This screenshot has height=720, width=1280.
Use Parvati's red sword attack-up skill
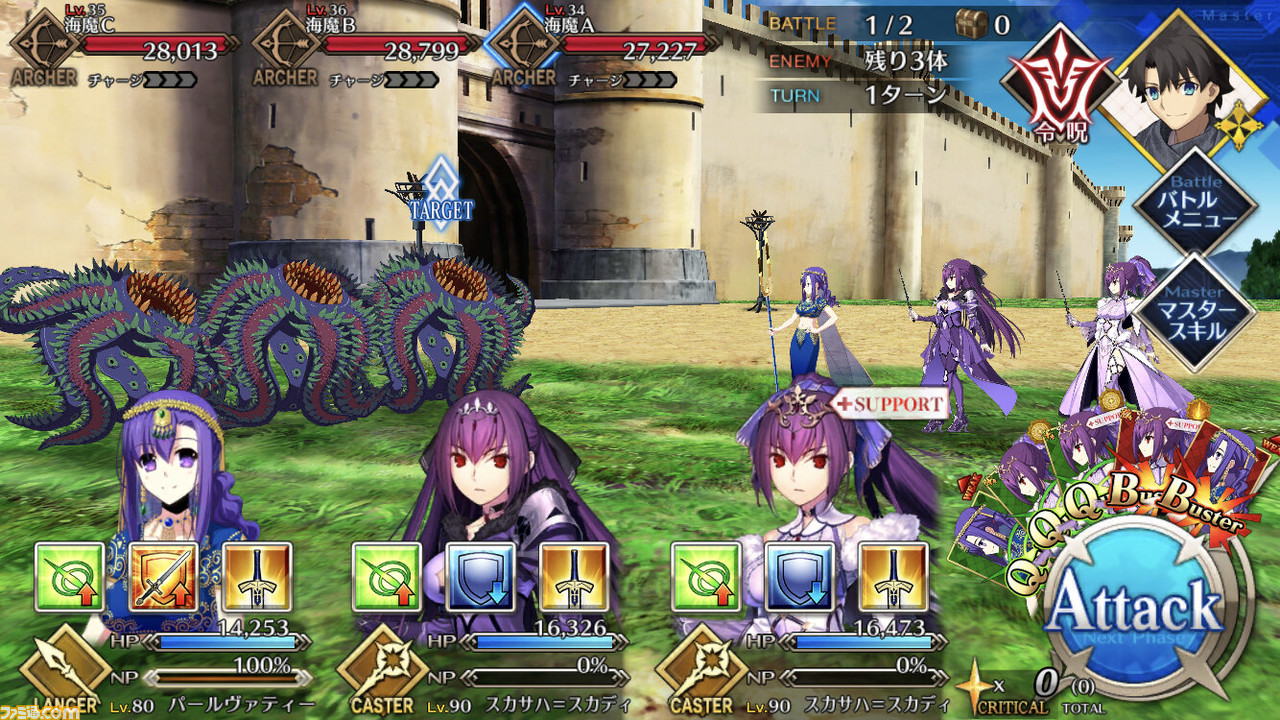tap(164, 577)
